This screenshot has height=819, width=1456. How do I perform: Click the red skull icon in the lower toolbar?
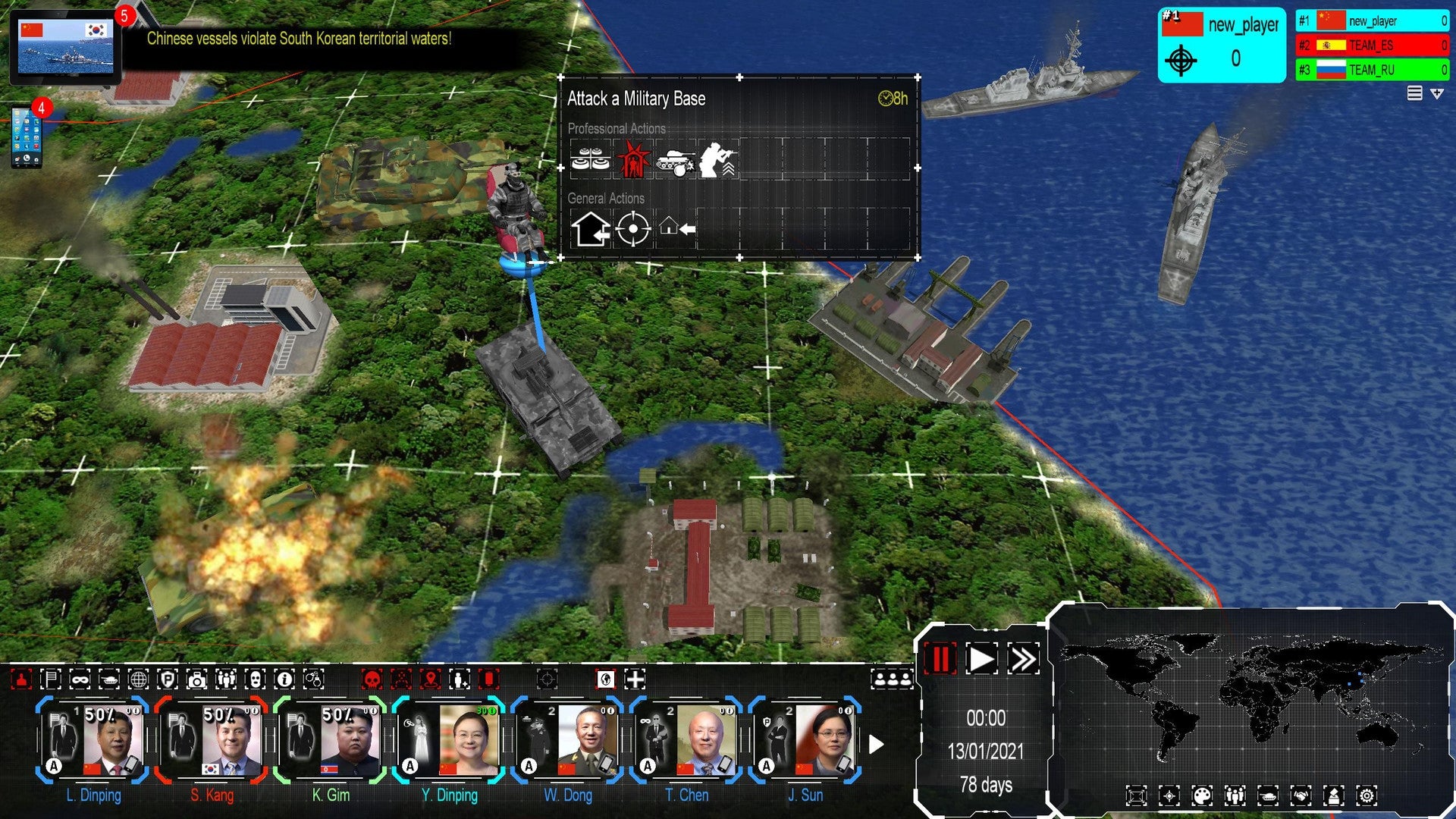point(372,679)
